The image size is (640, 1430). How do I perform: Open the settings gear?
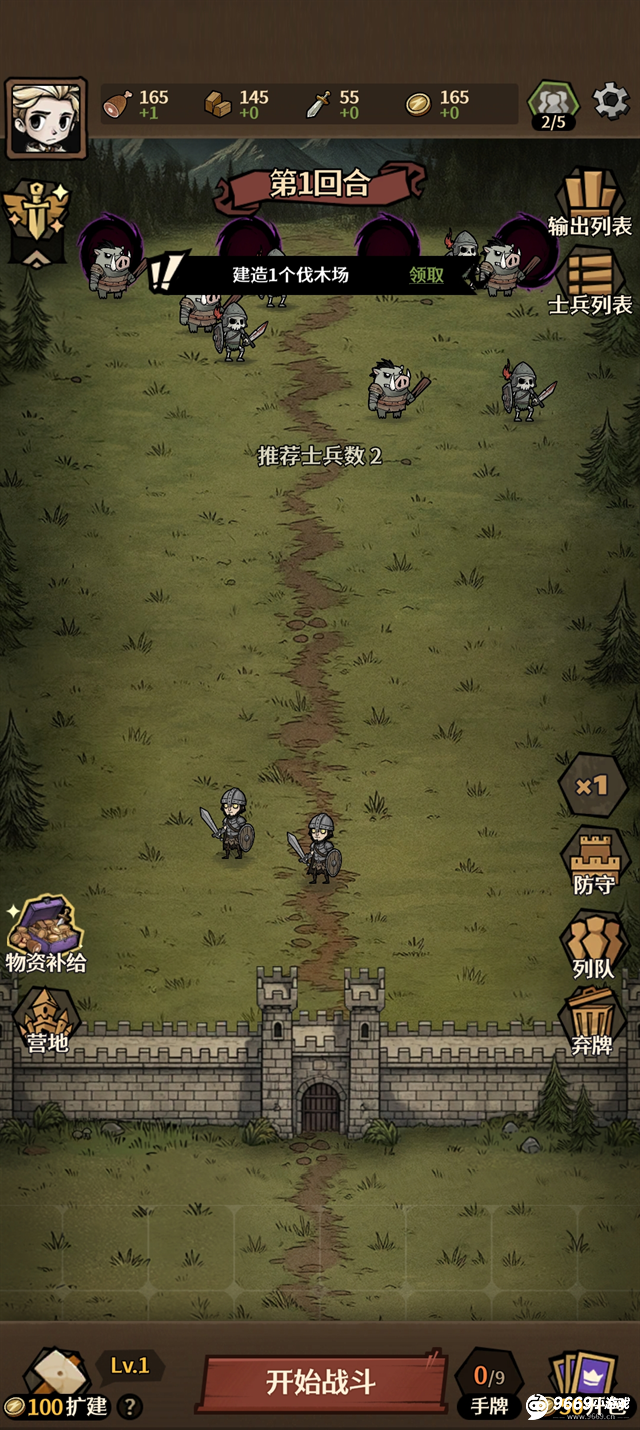(610, 100)
